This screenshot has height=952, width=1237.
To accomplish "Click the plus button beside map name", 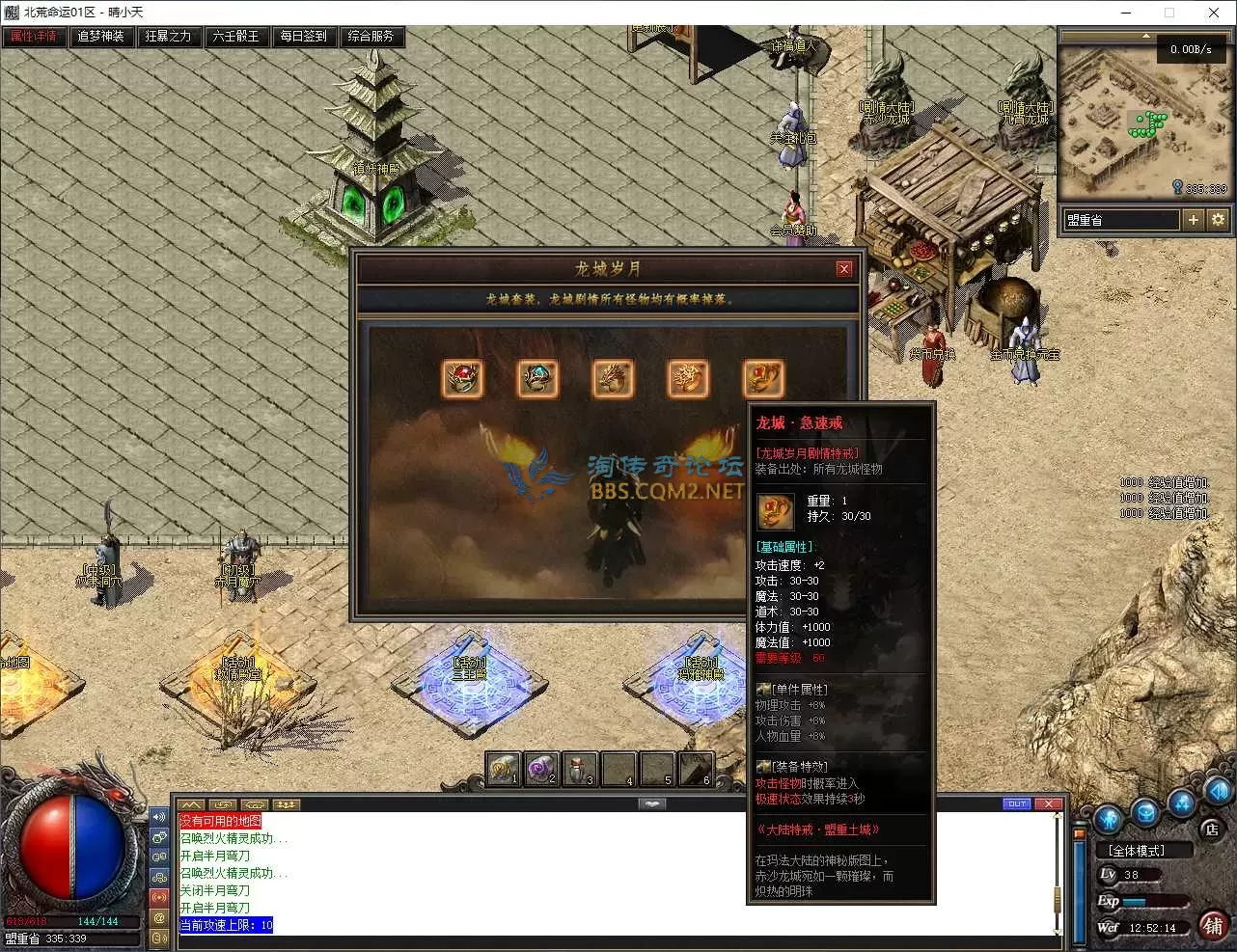I will pyautogui.click(x=1194, y=220).
